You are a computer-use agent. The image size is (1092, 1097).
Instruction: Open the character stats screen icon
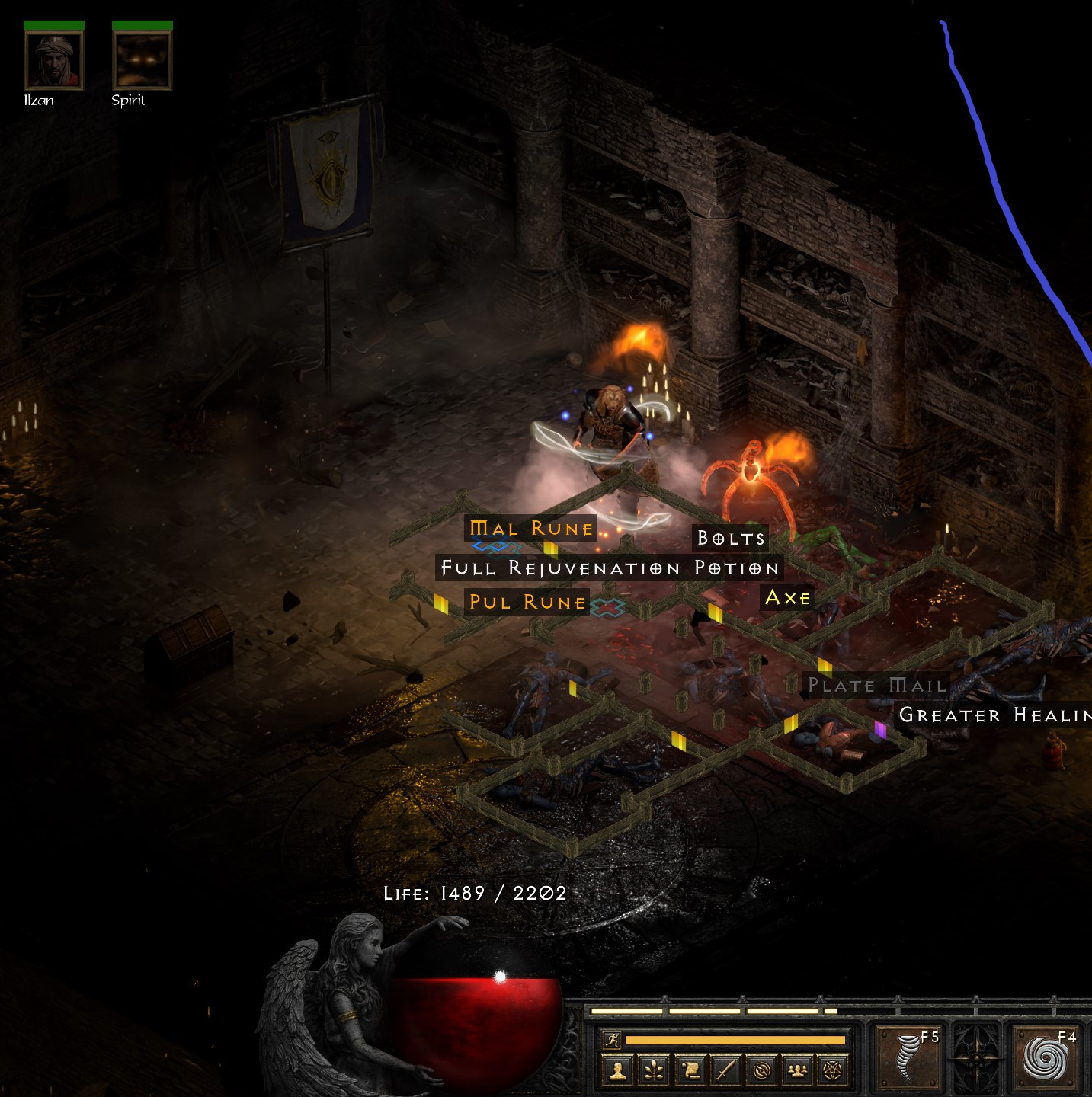click(619, 1070)
